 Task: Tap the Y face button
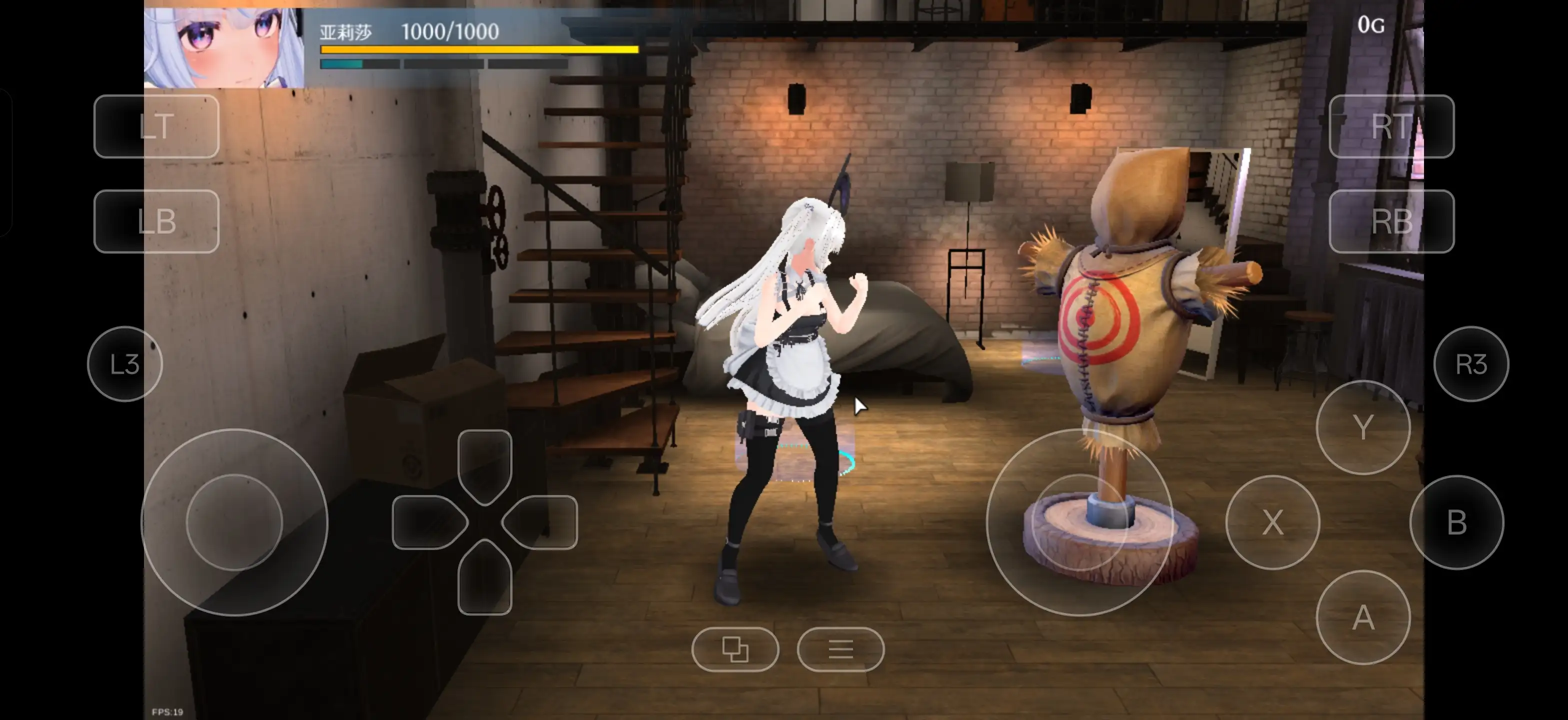[x=1363, y=427]
